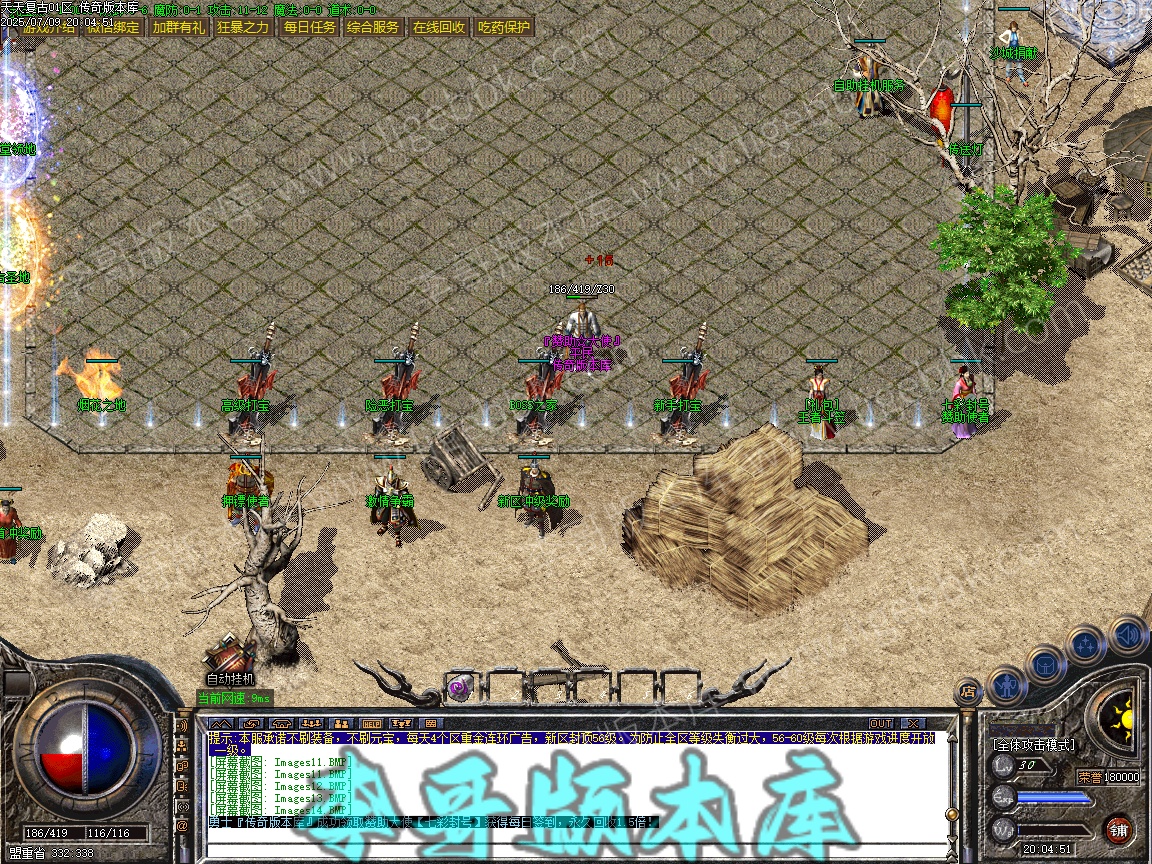This screenshot has height=864, width=1152.
Task: Click the 微信绑定 button
Action: coord(113,27)
